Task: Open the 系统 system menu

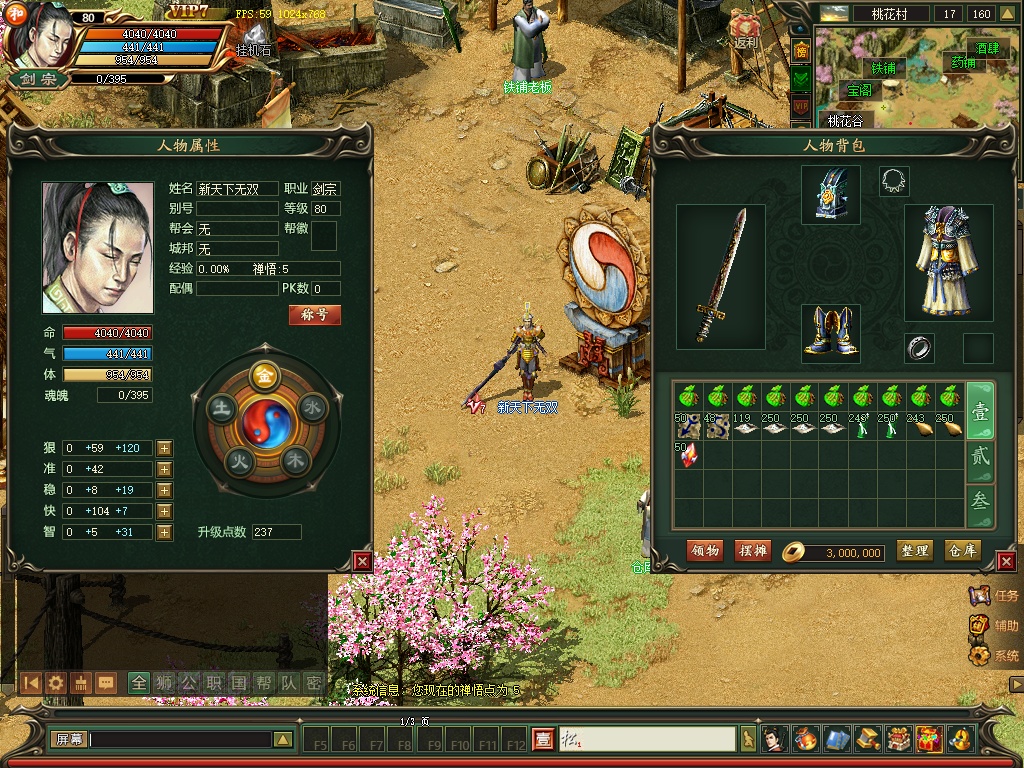Action: point(995,656)
